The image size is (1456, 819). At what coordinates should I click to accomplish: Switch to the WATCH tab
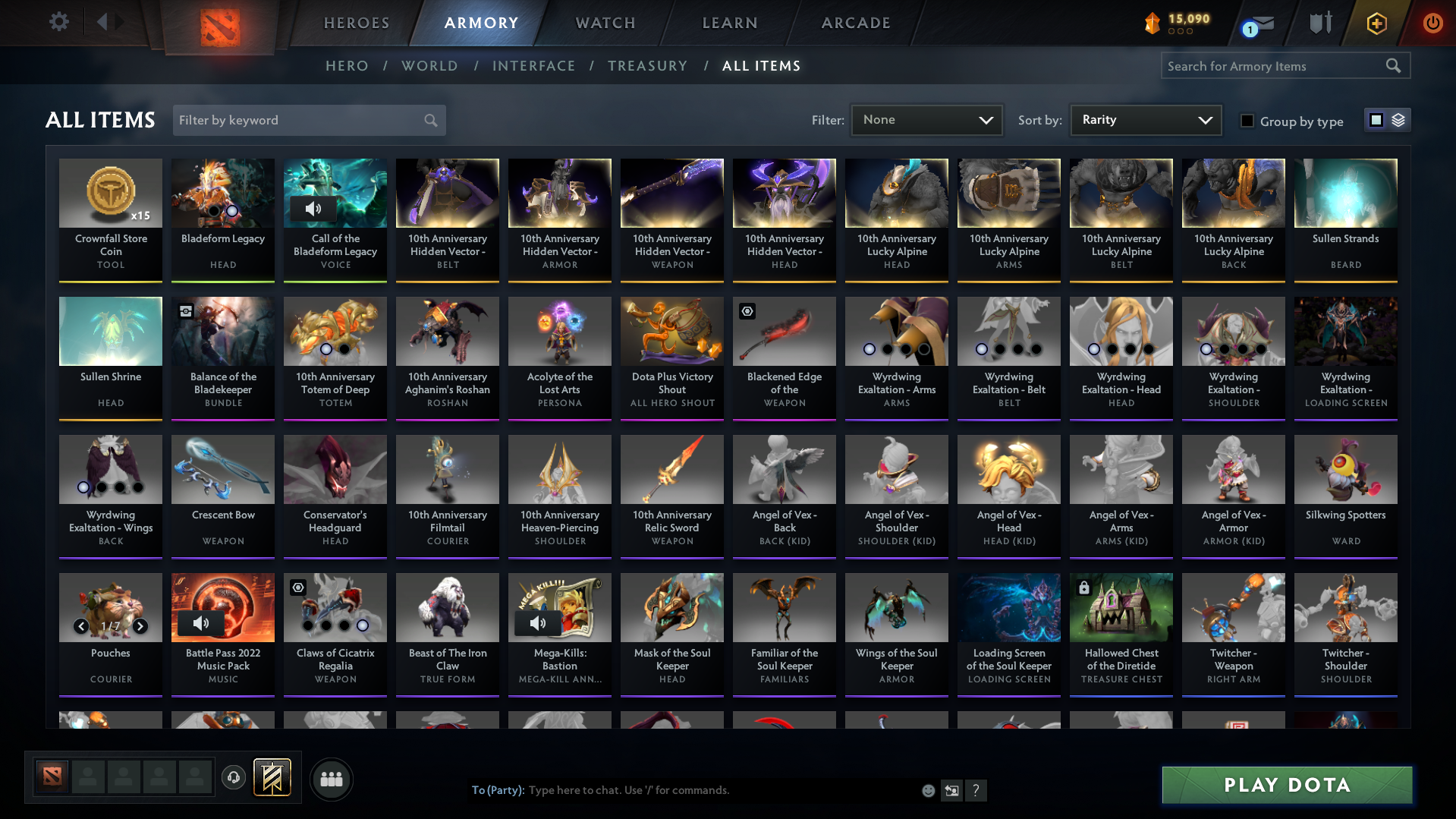click(x=605, y=23)
